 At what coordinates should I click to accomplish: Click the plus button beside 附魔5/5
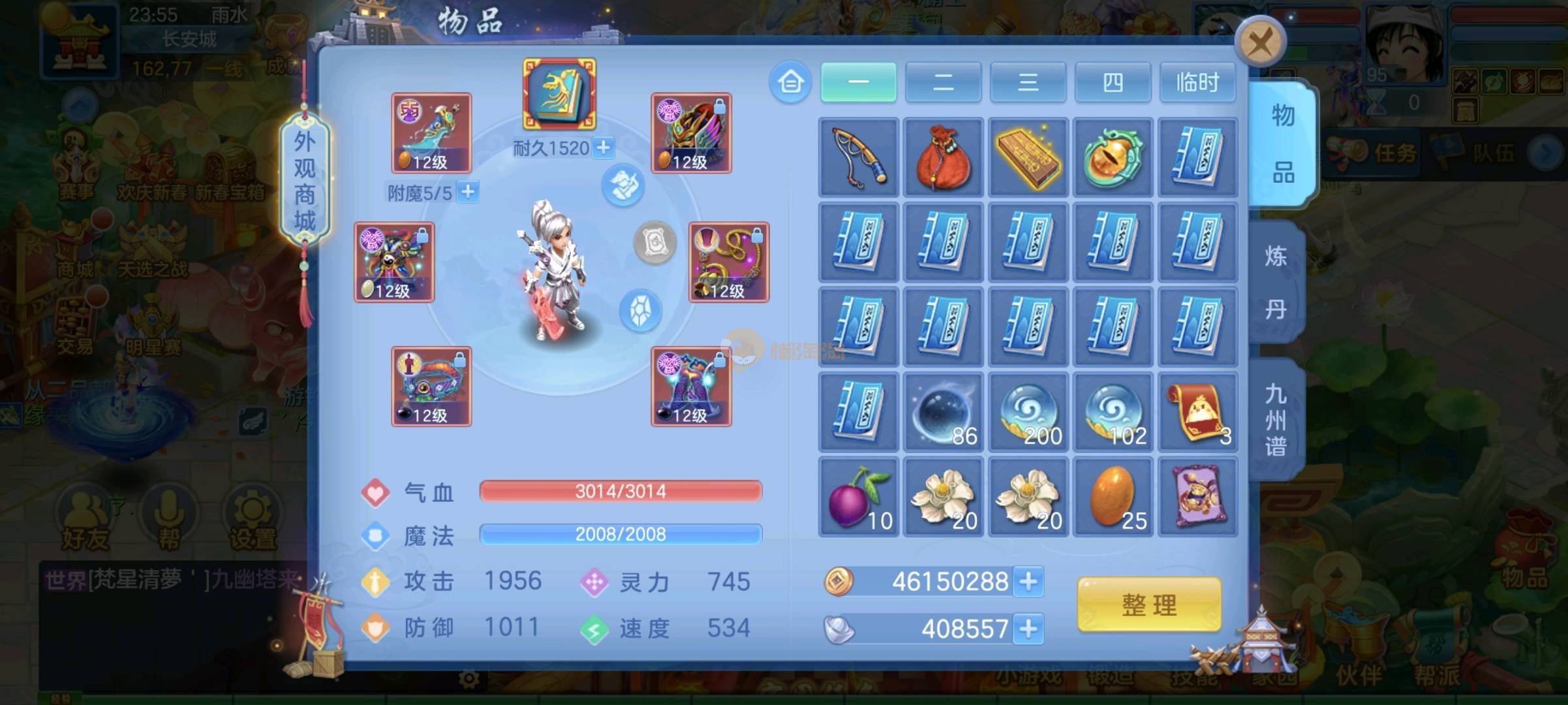468,192
